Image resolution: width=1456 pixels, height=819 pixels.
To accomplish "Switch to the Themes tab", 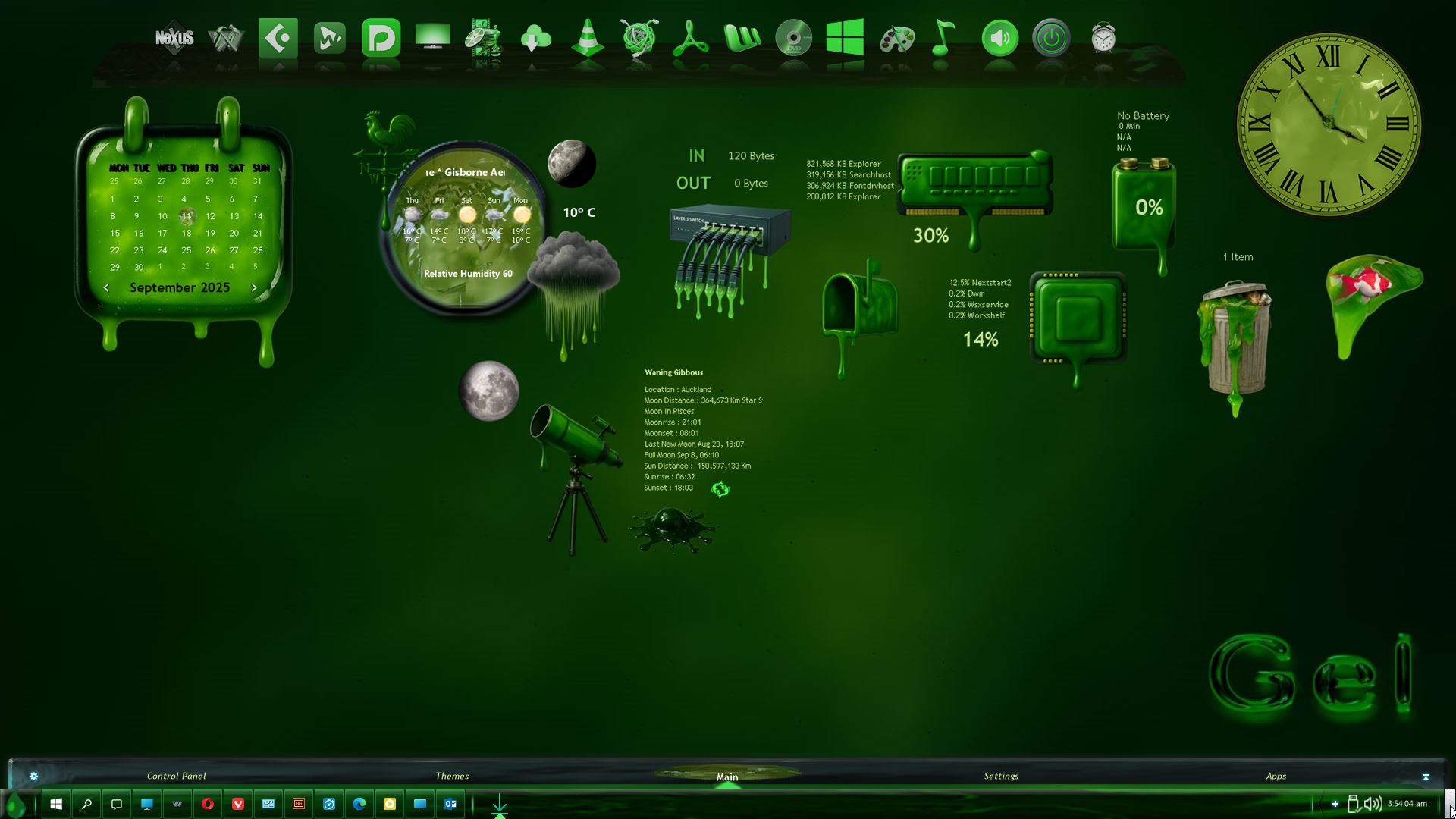I will coord(452,776).
